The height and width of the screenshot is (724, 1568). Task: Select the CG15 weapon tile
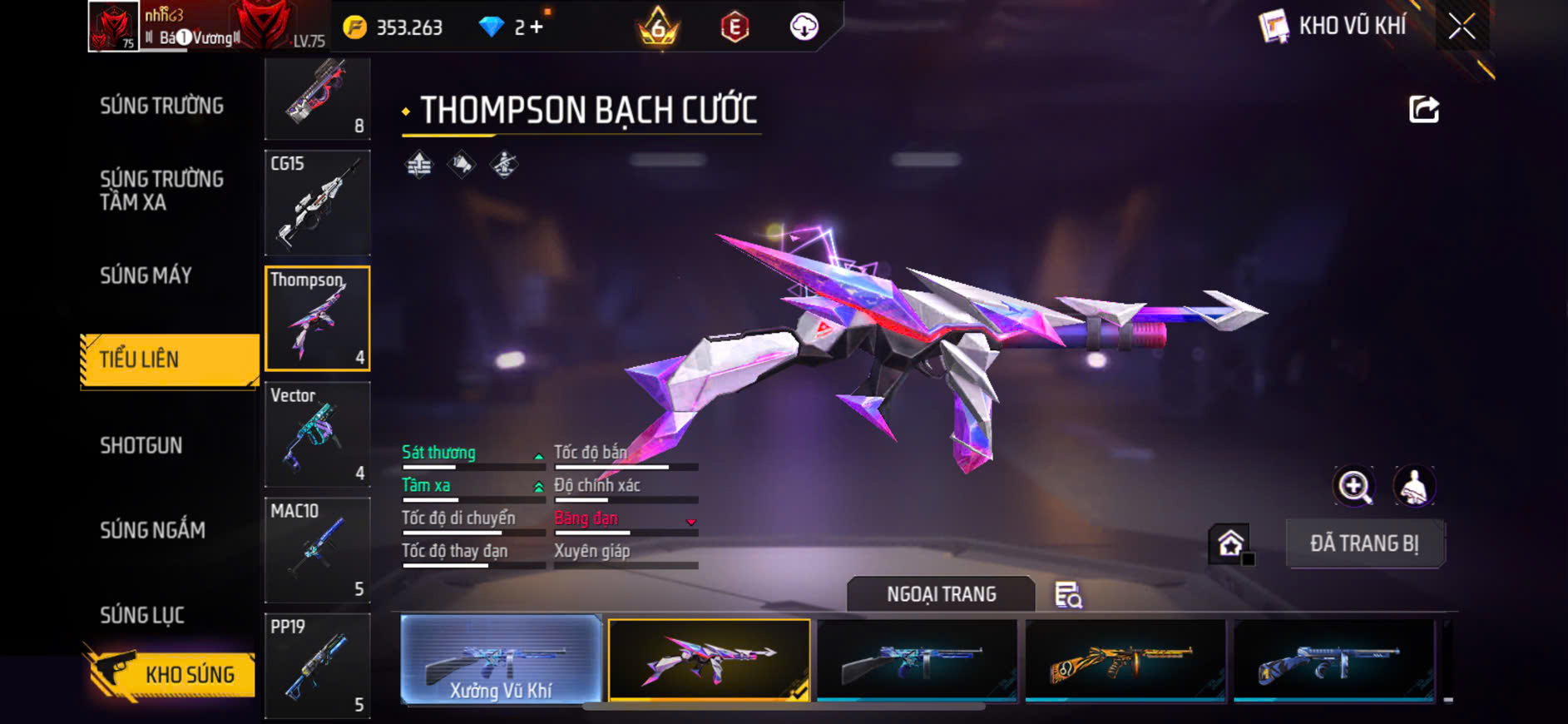point(318,202)
